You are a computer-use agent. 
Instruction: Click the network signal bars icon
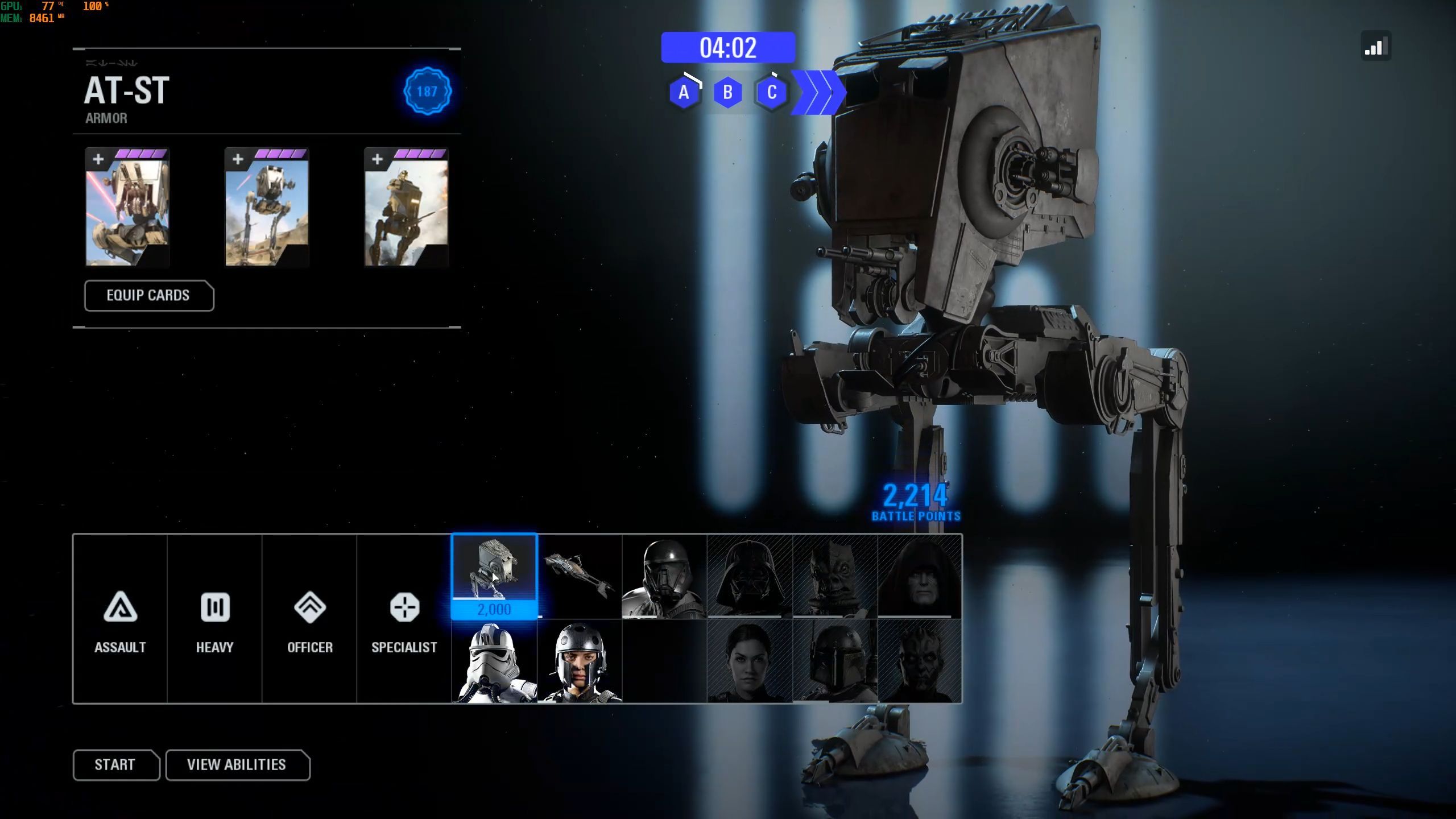click(1376, 47)
